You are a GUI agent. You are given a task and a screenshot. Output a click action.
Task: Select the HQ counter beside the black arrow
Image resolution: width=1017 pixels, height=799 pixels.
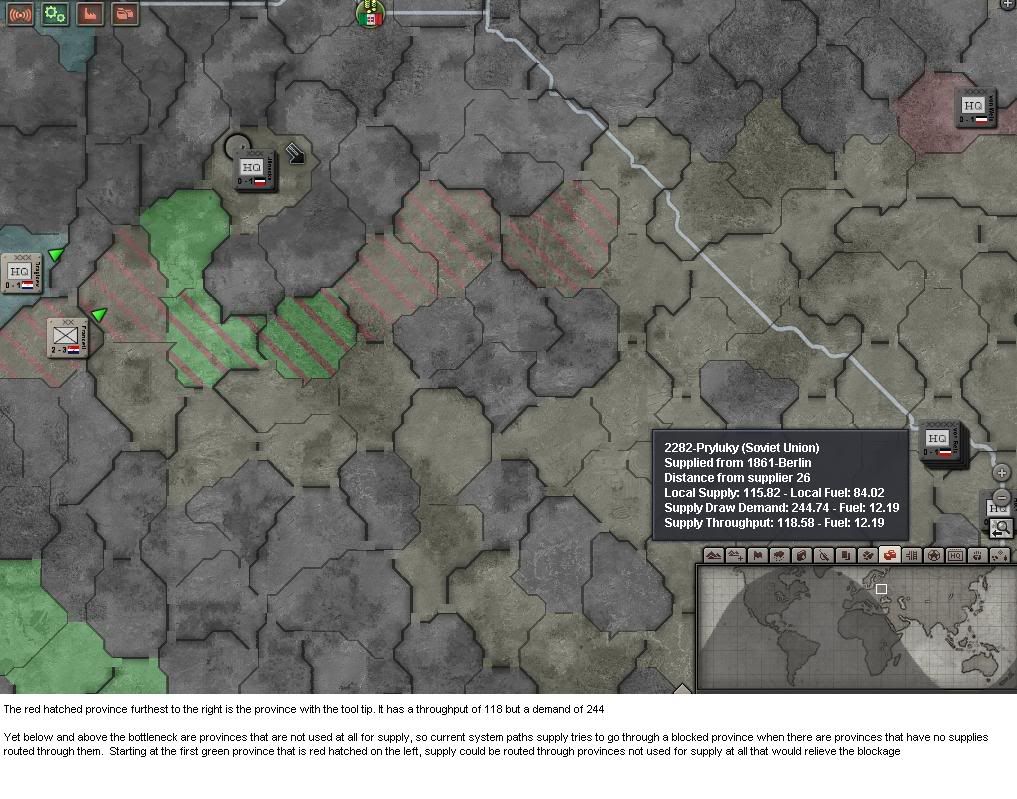pyautogui.click(x=253, y=170)
